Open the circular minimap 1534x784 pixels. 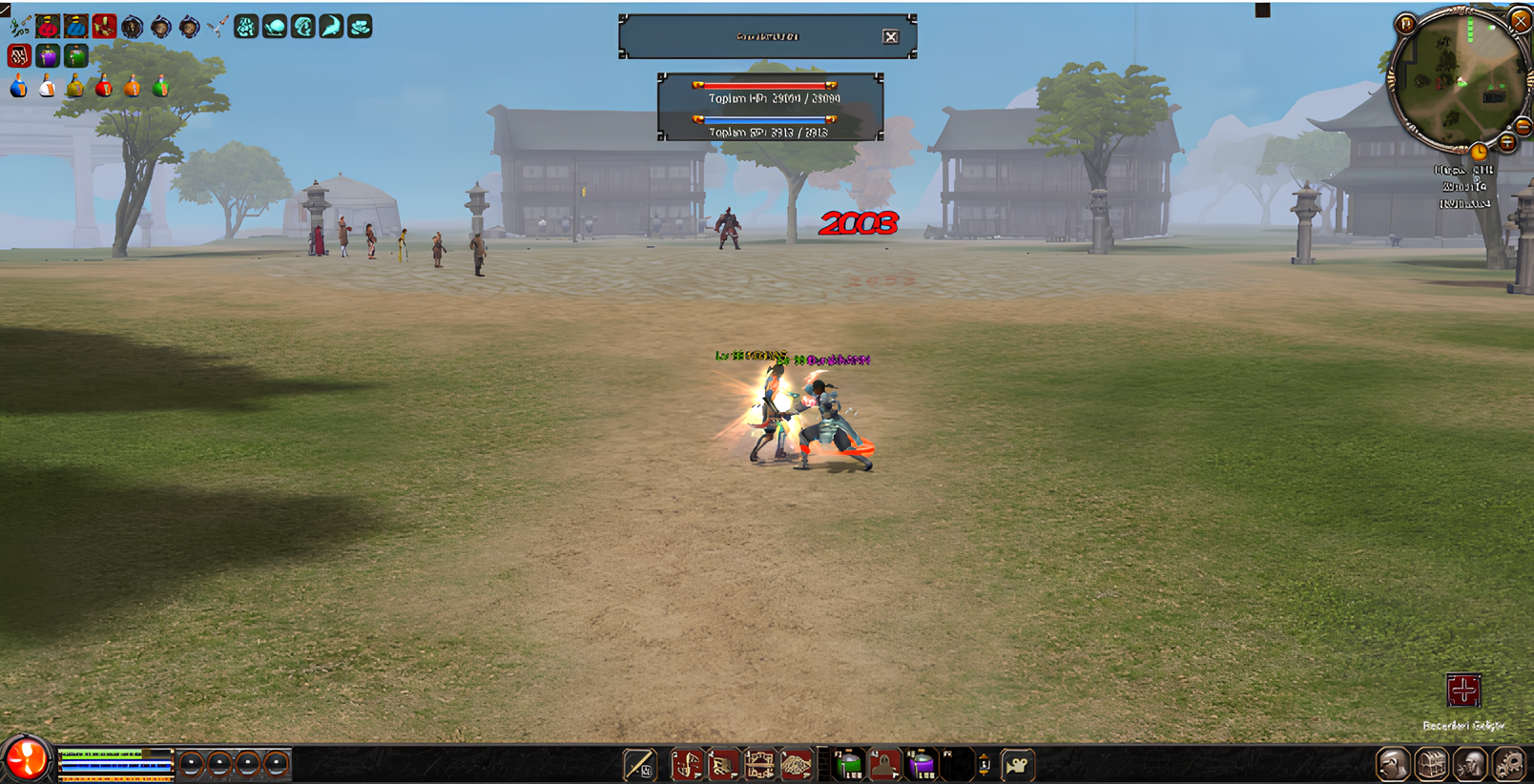coord(1456,82)
